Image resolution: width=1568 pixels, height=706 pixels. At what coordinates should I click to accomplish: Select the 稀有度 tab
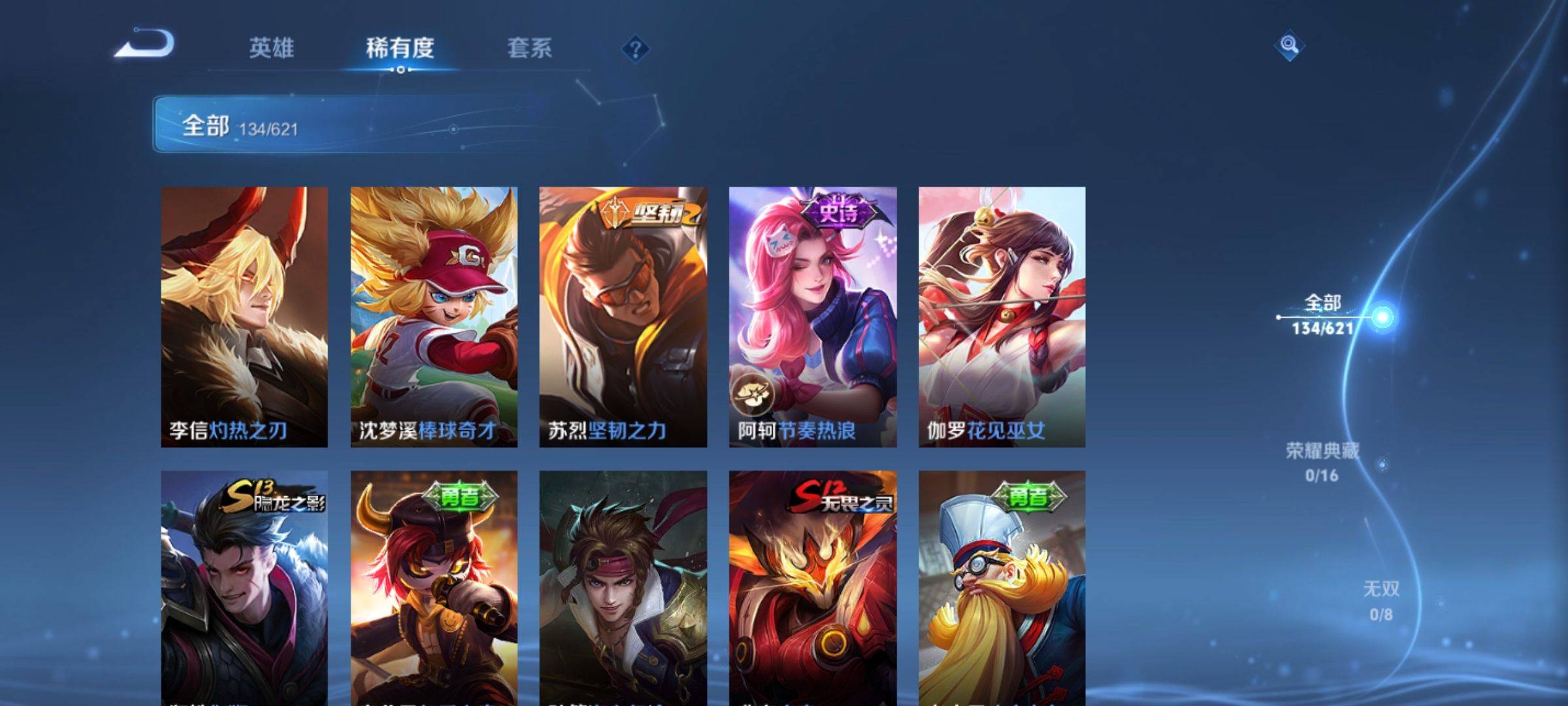(x=400, y=48)
